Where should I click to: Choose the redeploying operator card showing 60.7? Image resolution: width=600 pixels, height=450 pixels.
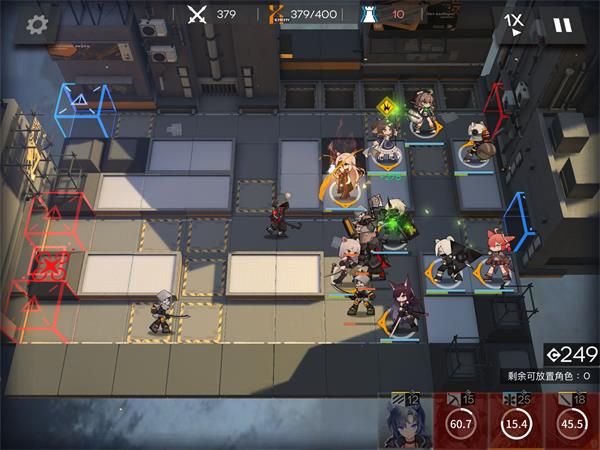coord(459,422)
